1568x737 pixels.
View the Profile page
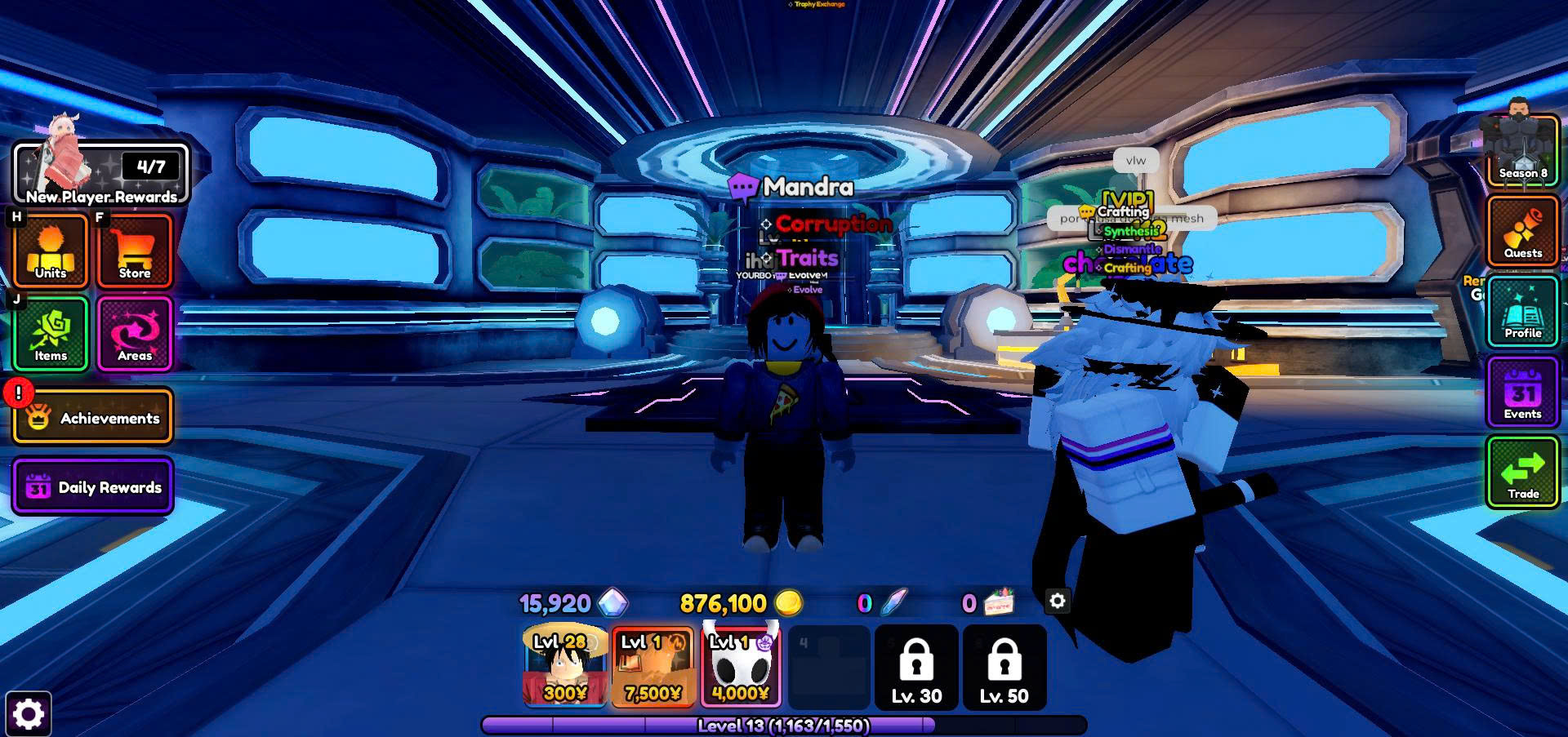click(1523, 312)
